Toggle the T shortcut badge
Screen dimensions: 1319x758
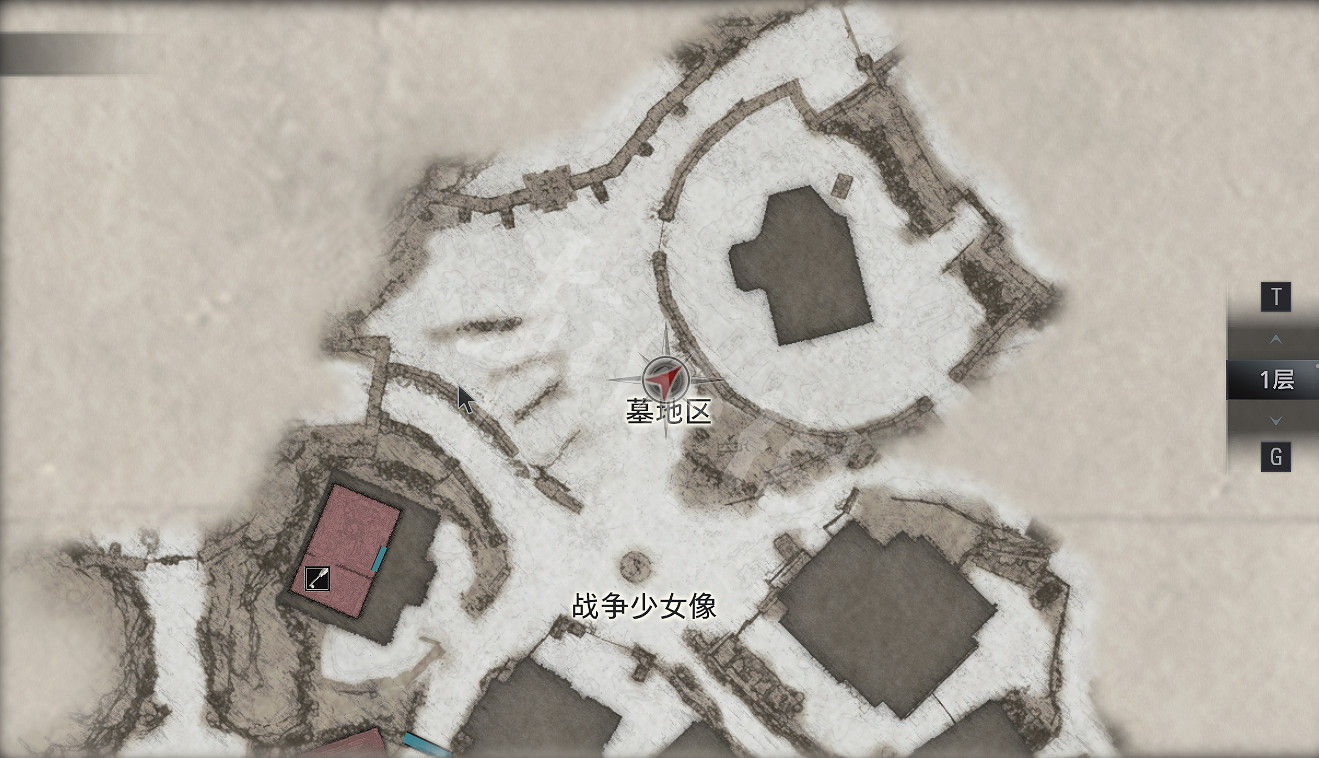(1277, 297)
